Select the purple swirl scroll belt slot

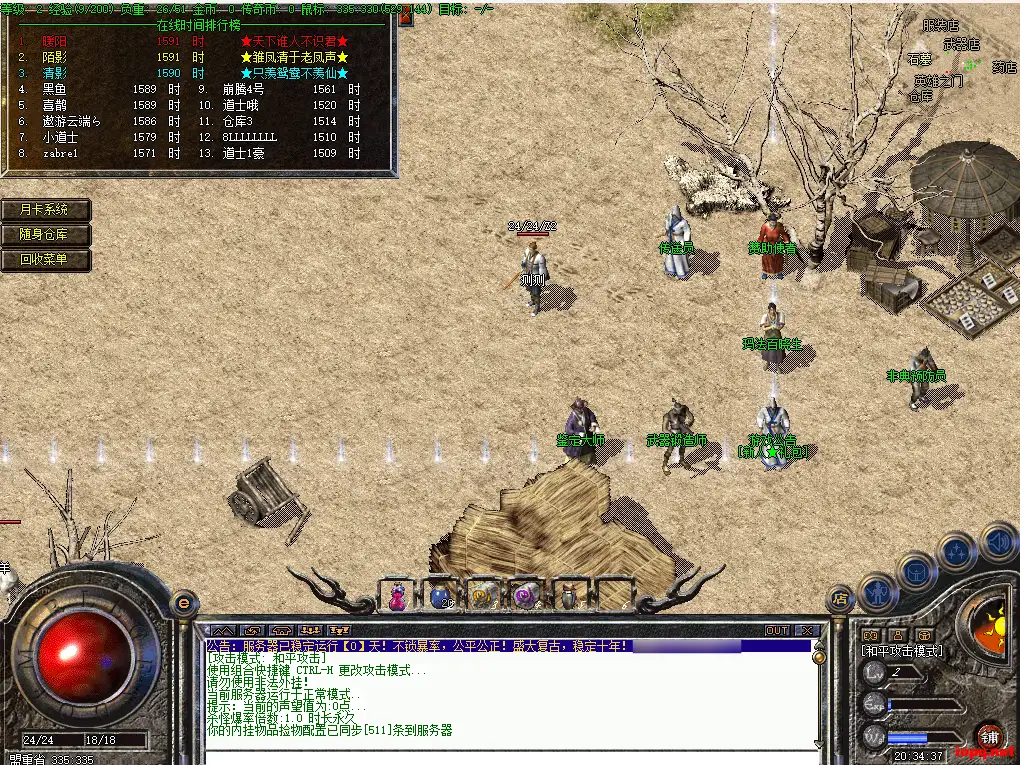[526, 596]
